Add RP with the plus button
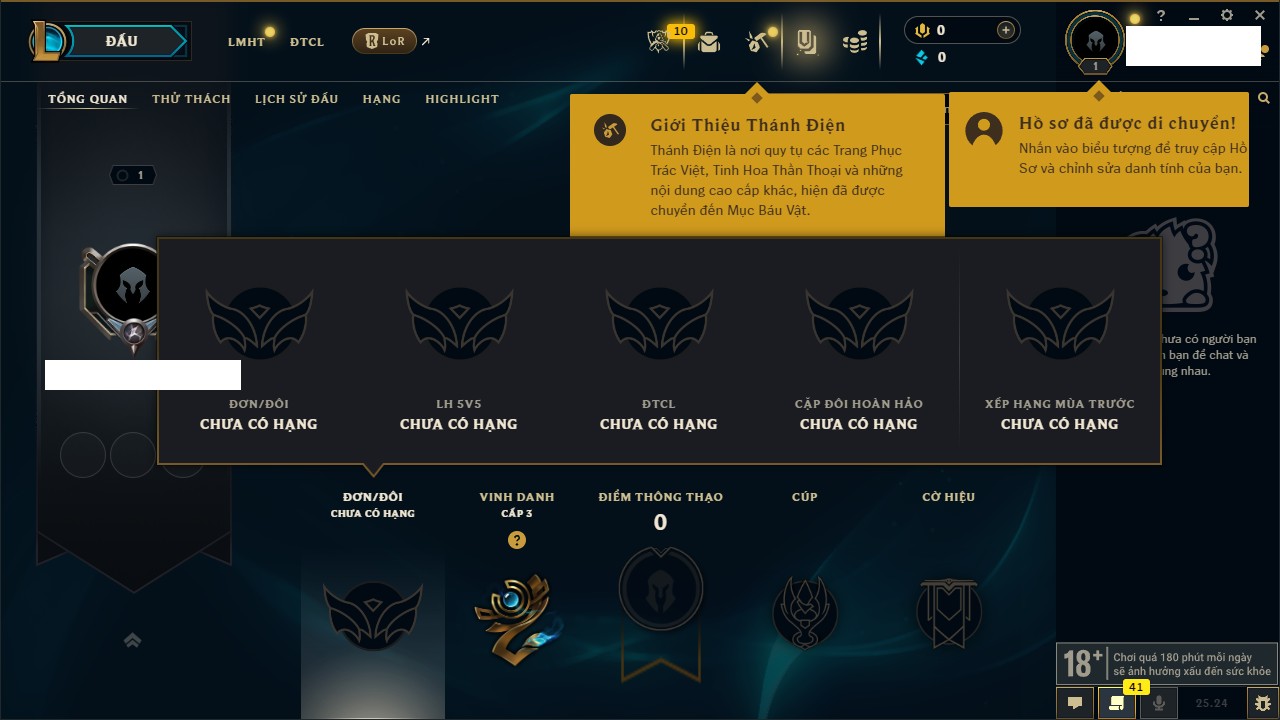Image resolution: width=1280 pixels, height=720 pixels. pyautogui.click(x=1006, y=30)
